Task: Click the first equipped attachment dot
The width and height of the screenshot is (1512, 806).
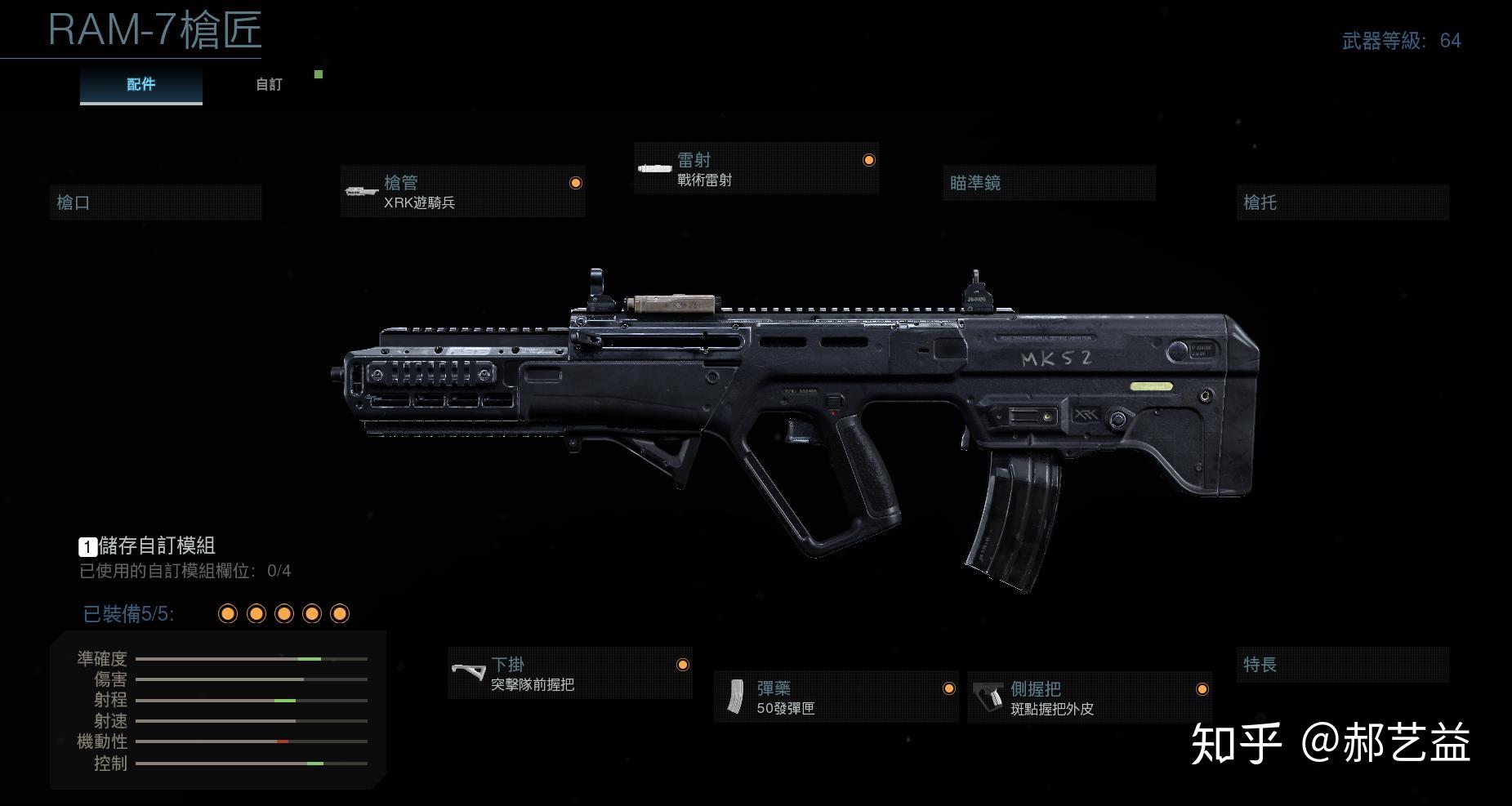Action: tap(227, 612)
